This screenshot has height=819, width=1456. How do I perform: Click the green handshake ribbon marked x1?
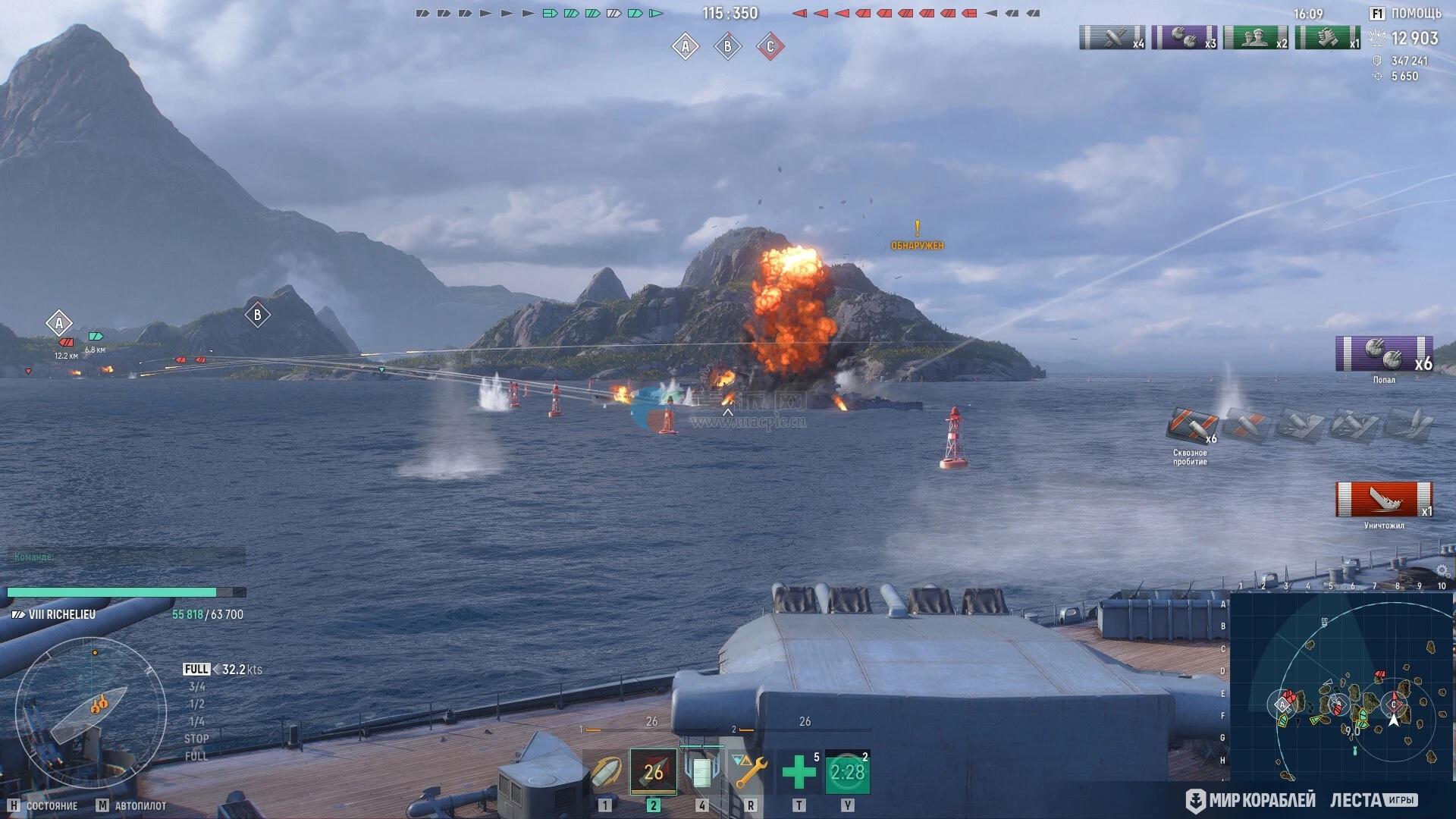click(1328, 37)
